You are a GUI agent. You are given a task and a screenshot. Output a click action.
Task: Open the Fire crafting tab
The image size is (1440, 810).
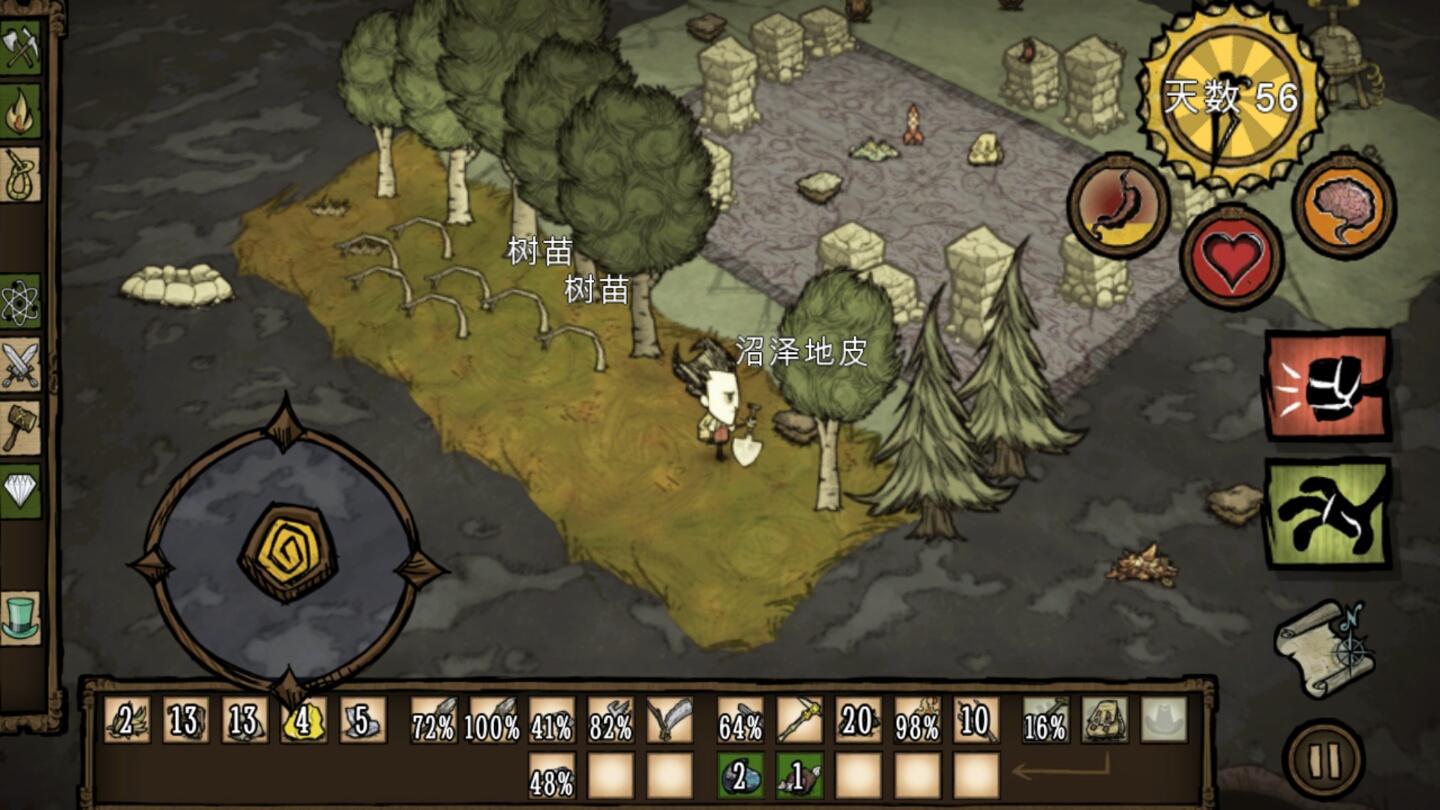pos(20,111)
